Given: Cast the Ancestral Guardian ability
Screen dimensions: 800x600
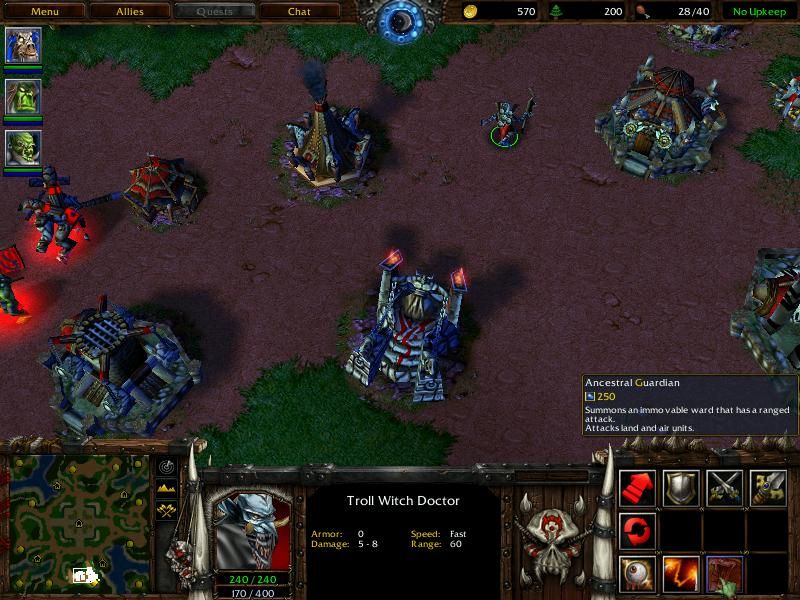Looking at the screenshot, I should [724, 573].
